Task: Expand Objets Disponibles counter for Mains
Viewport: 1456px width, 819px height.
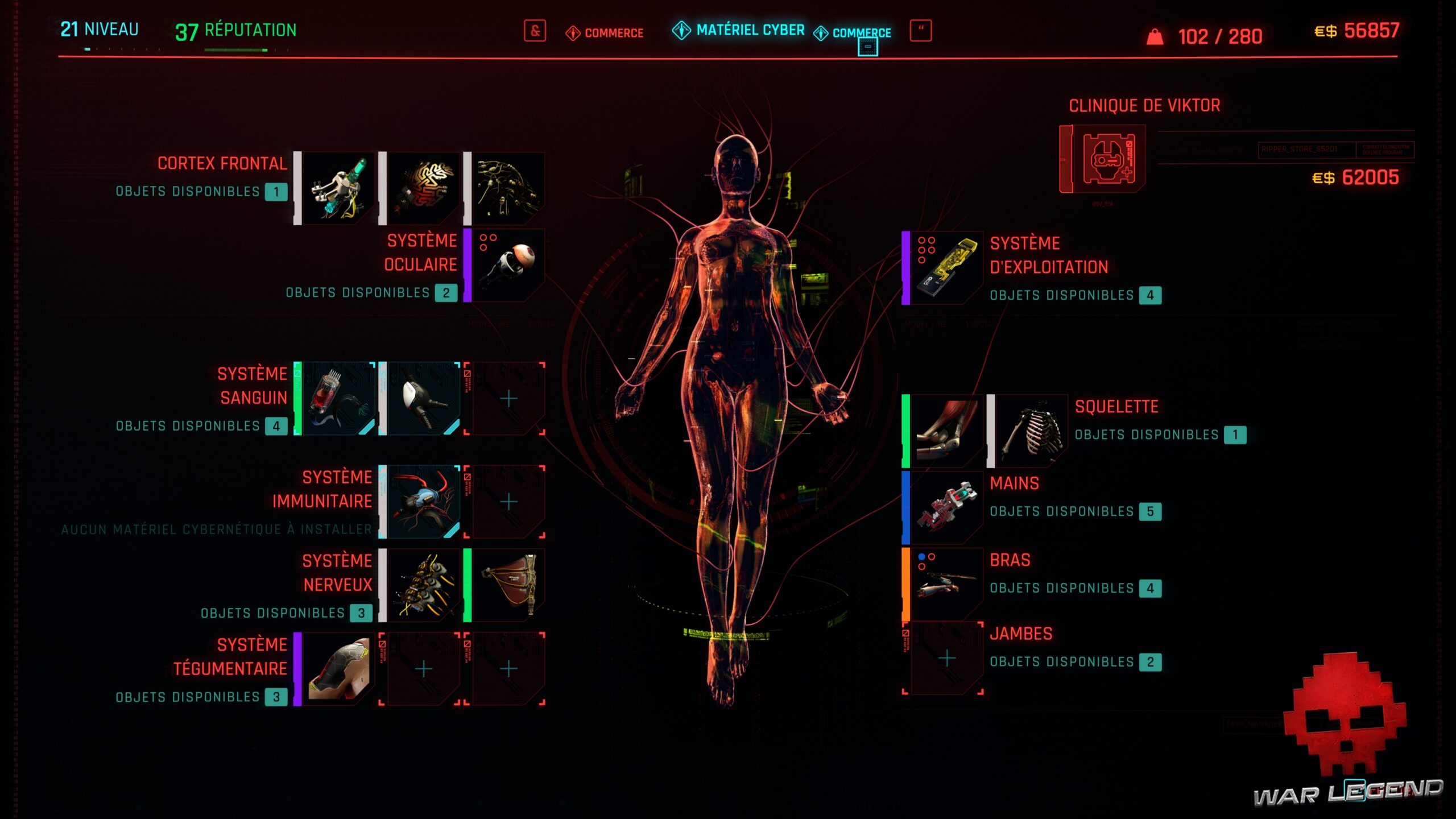Action: 1149,511
